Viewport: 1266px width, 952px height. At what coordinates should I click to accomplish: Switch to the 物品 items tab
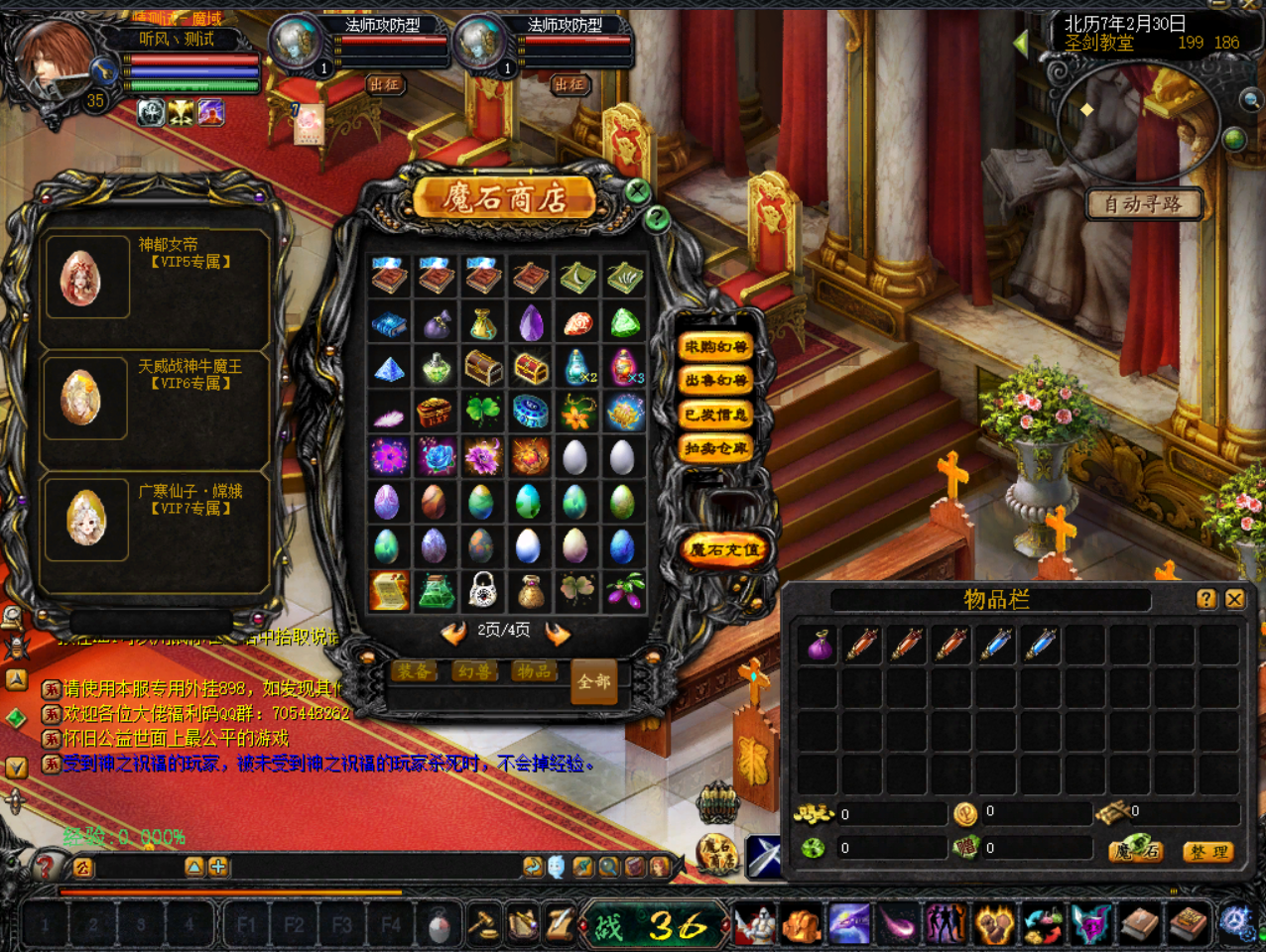point(534,671)
